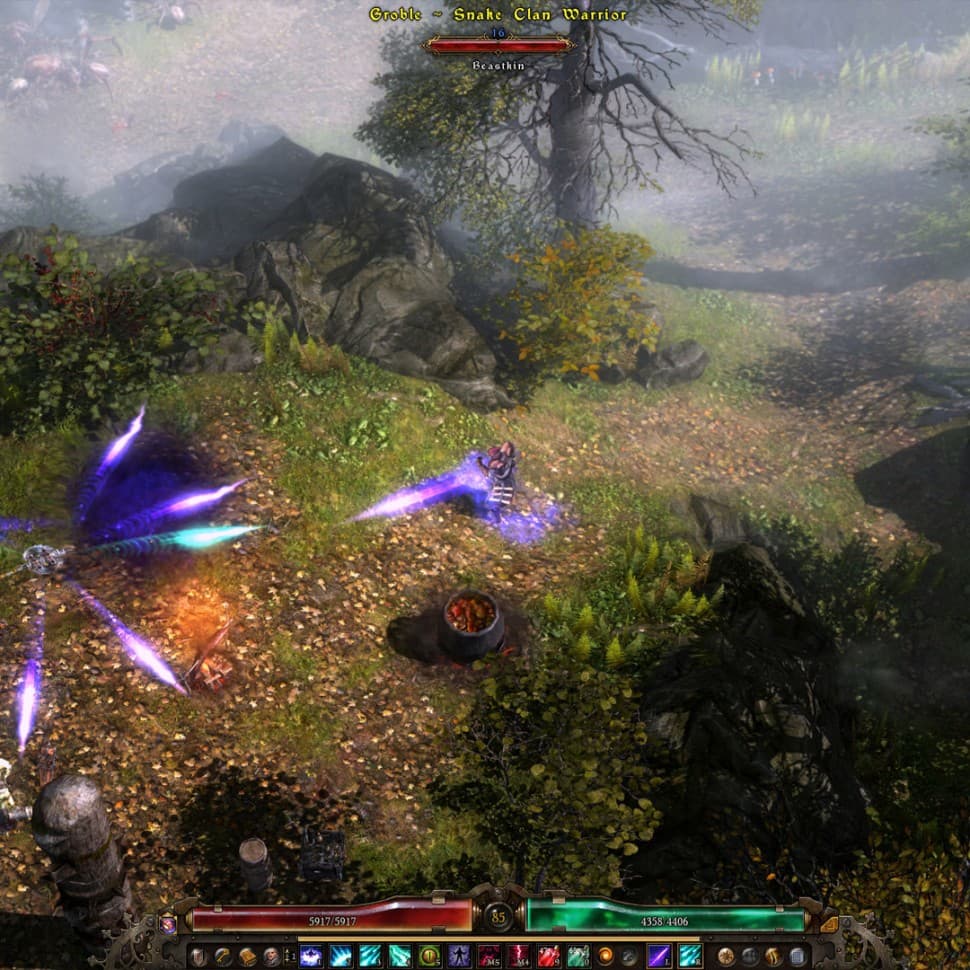
Task: Click the bearded face portrait button
Action: (x=271, y=957)
